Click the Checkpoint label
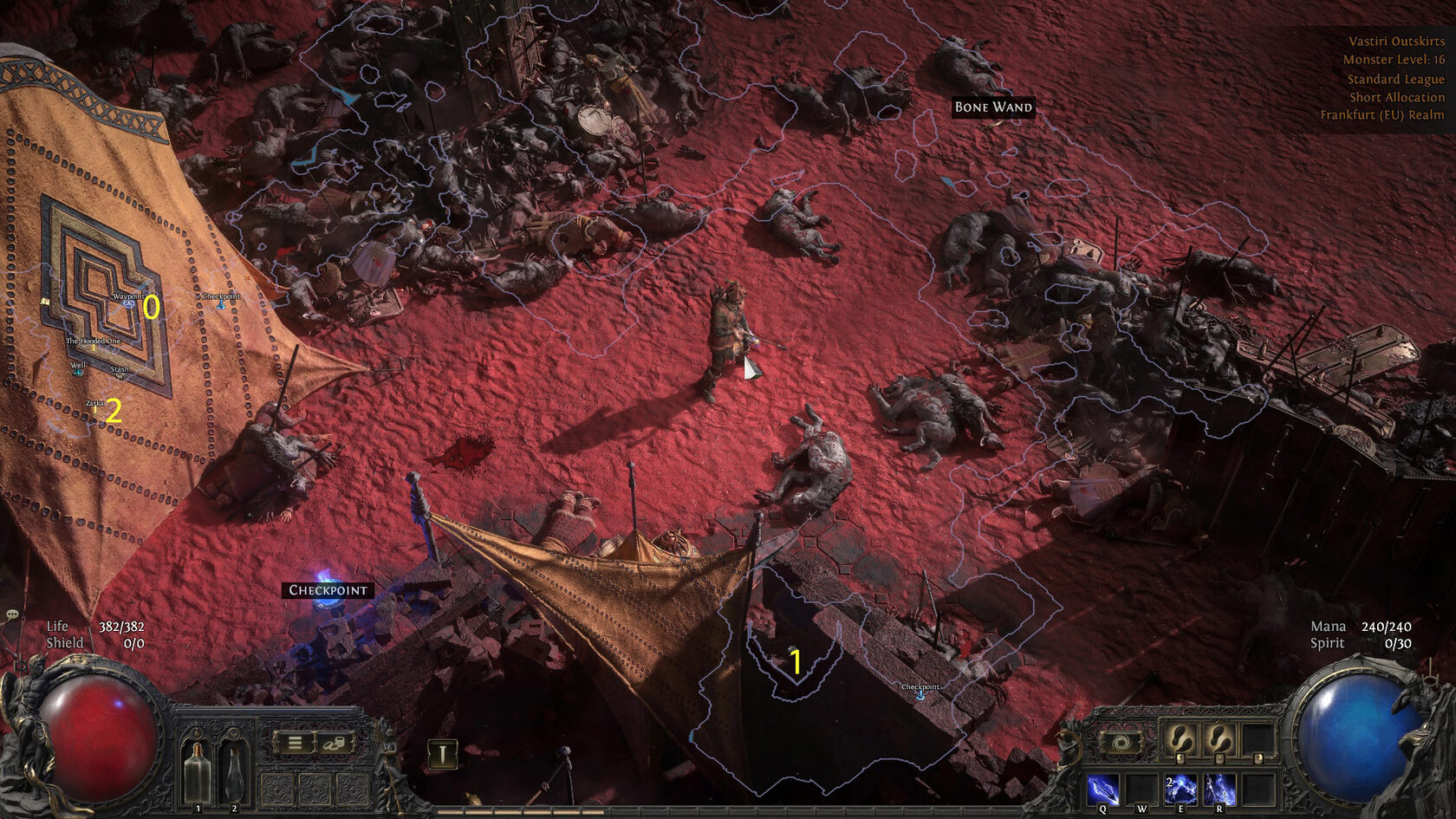Viewport: 1456px width, 819px height. click(328, 590)
